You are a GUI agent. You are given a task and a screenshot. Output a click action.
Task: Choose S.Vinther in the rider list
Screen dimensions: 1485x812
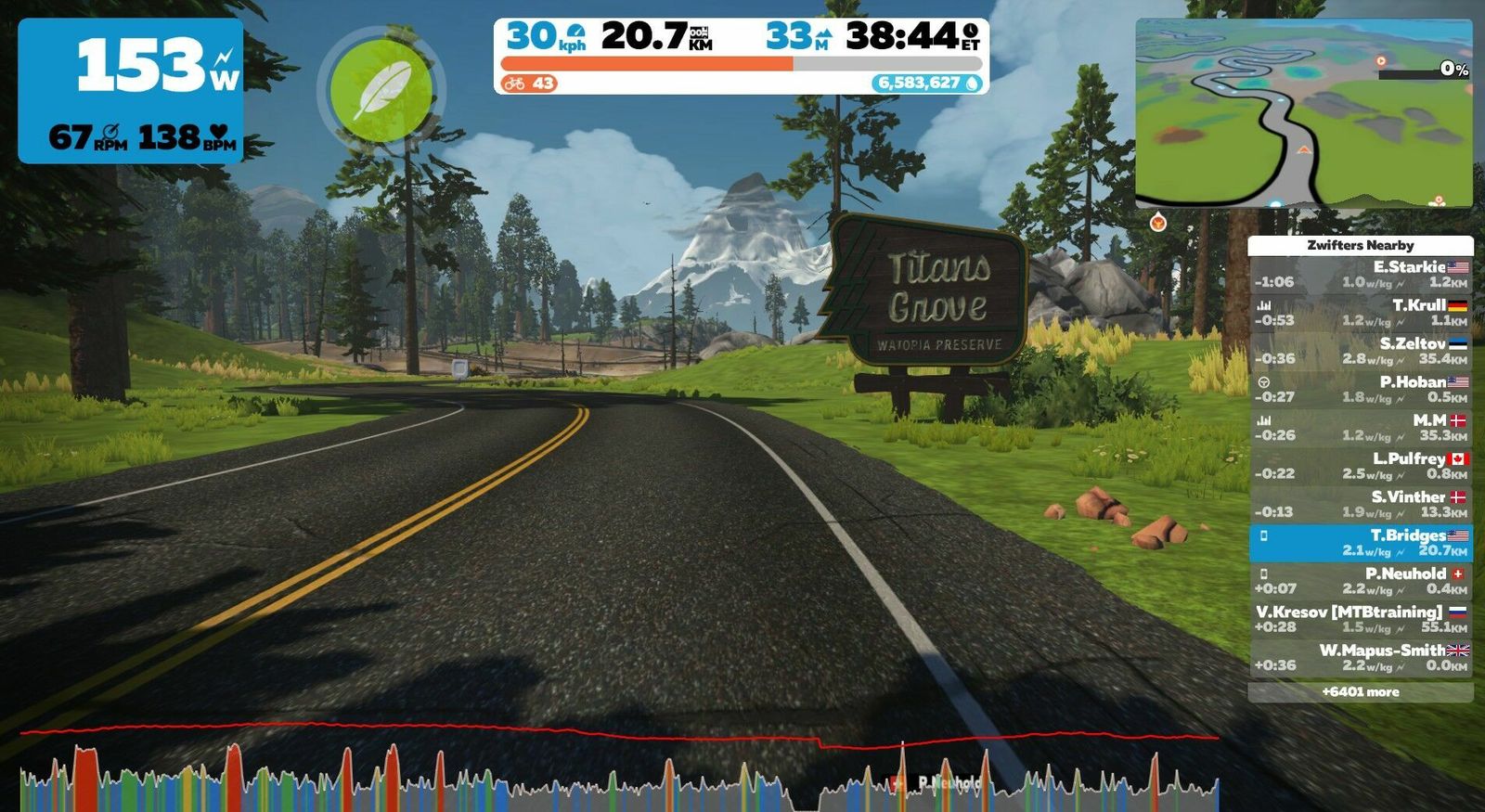[x=1361, y=504]
